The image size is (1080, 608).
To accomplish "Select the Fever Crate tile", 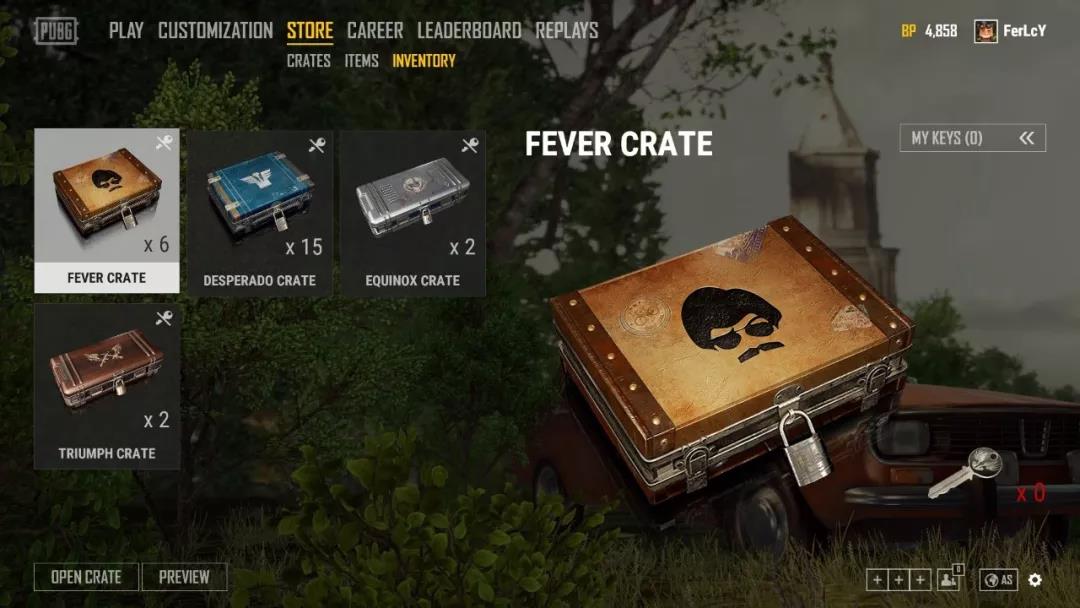I will click(x=107, y=210).
